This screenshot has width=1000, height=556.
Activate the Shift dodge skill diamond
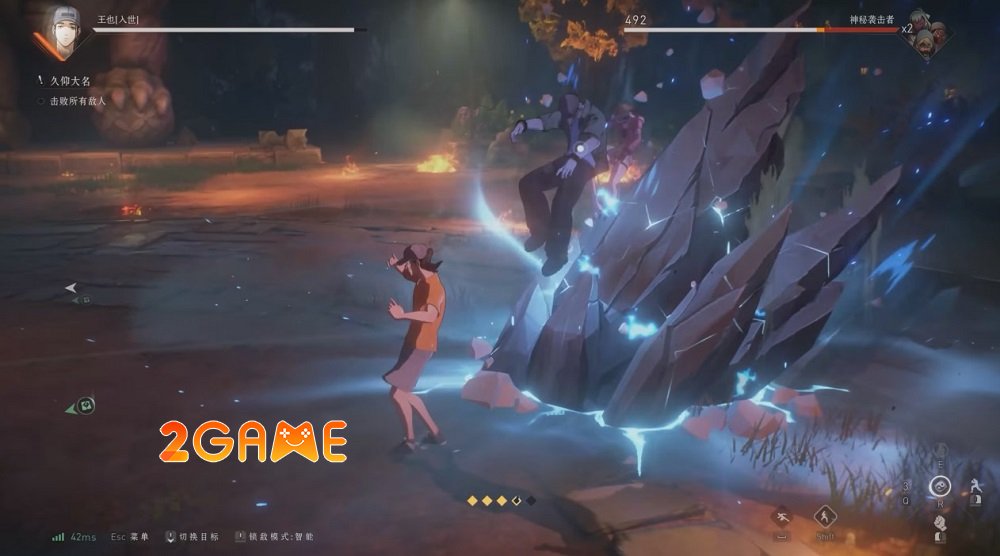pyautogui.click(x=826, y=517)
